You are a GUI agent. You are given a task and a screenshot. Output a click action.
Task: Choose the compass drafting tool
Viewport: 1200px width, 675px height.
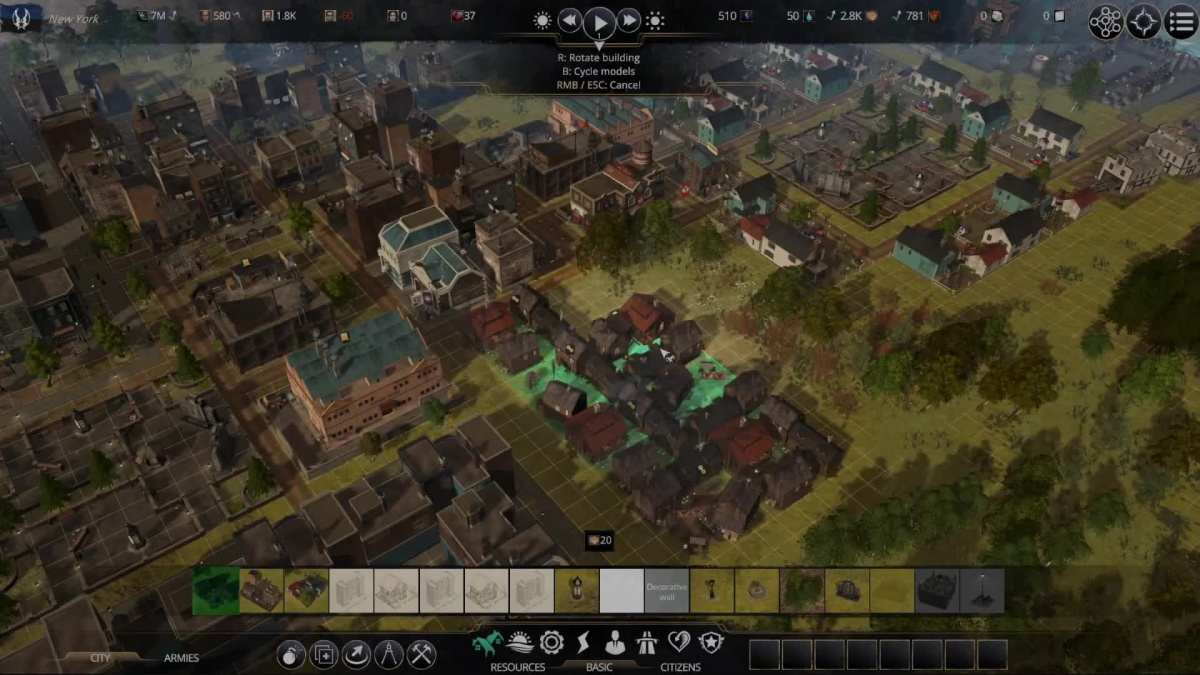(x=389, y=655)
